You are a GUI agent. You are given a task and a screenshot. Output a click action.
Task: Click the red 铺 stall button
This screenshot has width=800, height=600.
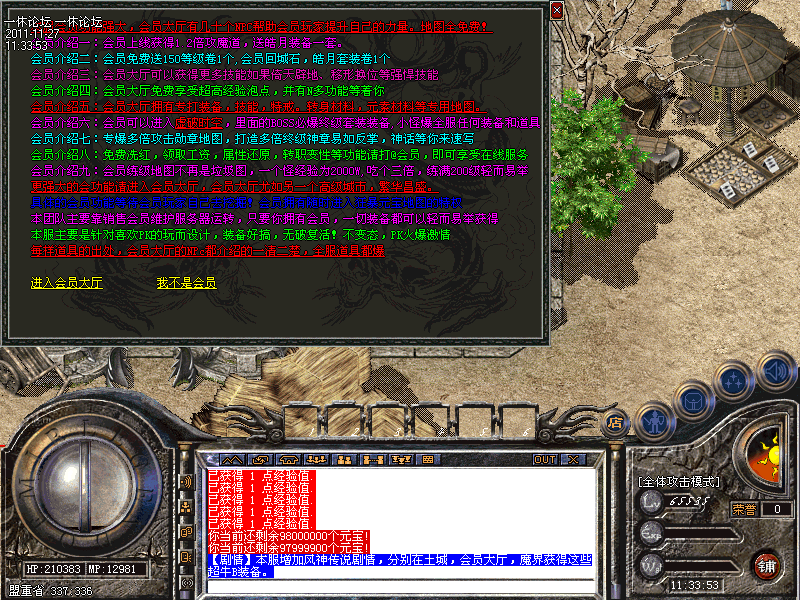765,563
